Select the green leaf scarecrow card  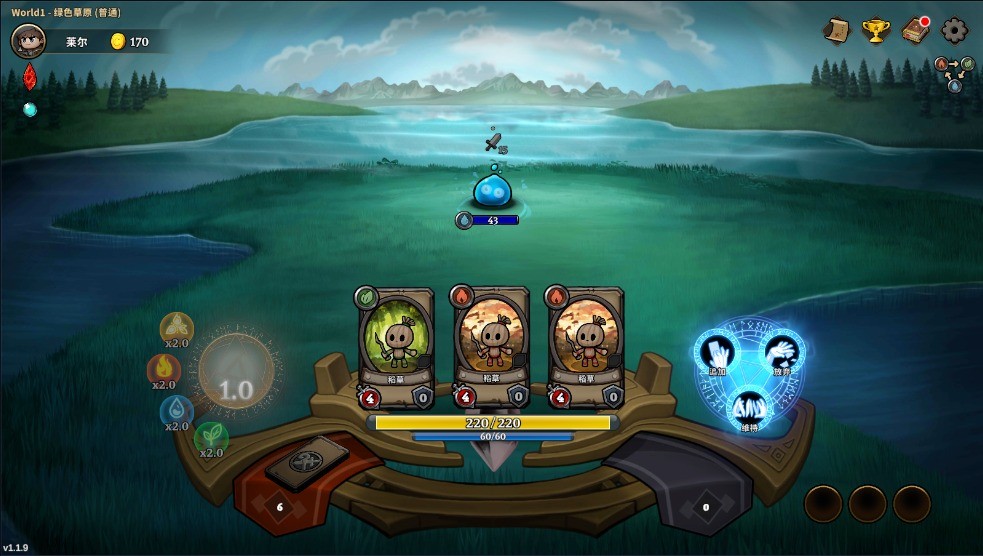[396, 345]
